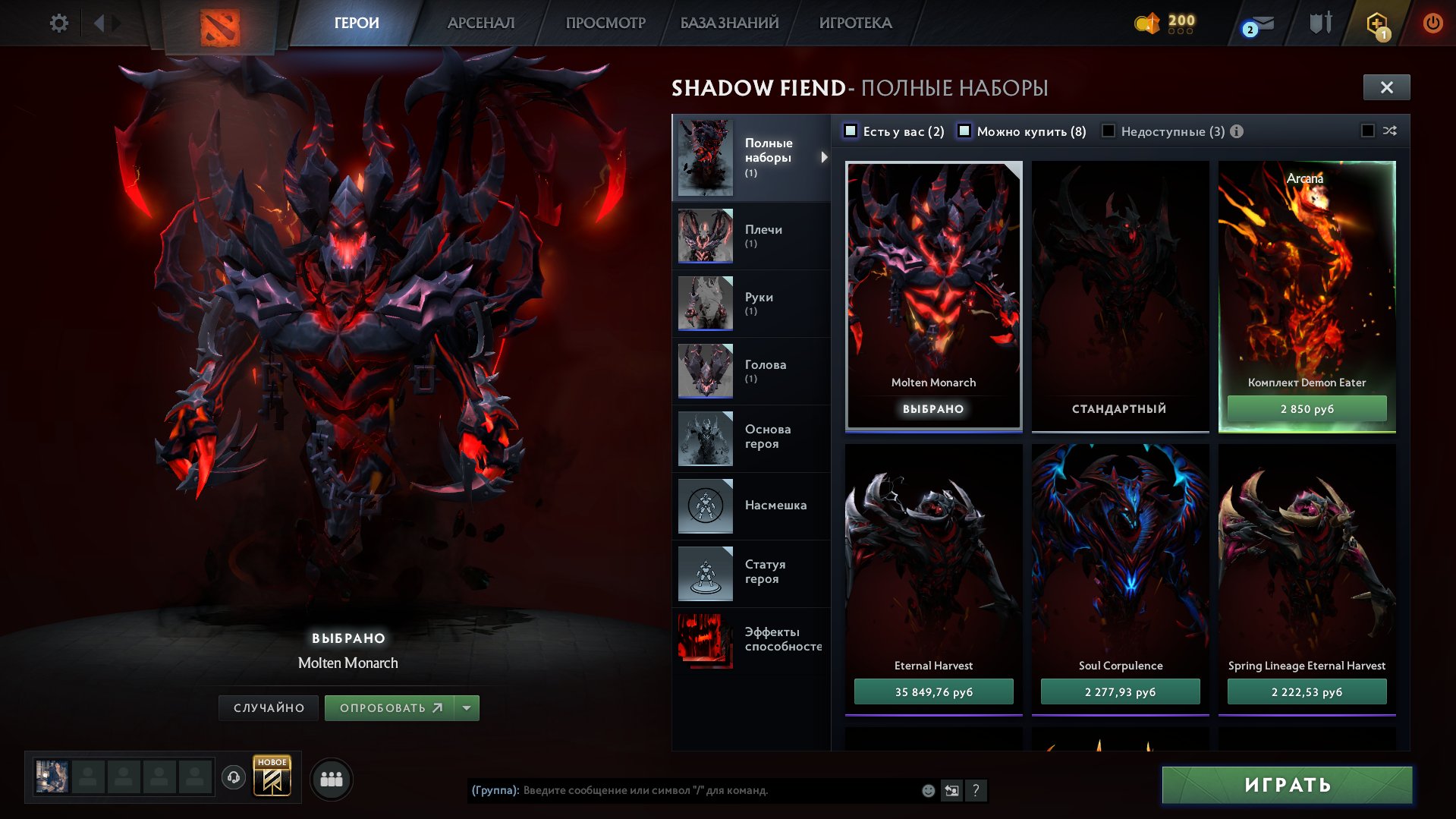
Task: Uncheck the 'Есть у вас (2)' filter
Action: click(x=851, y=131)
